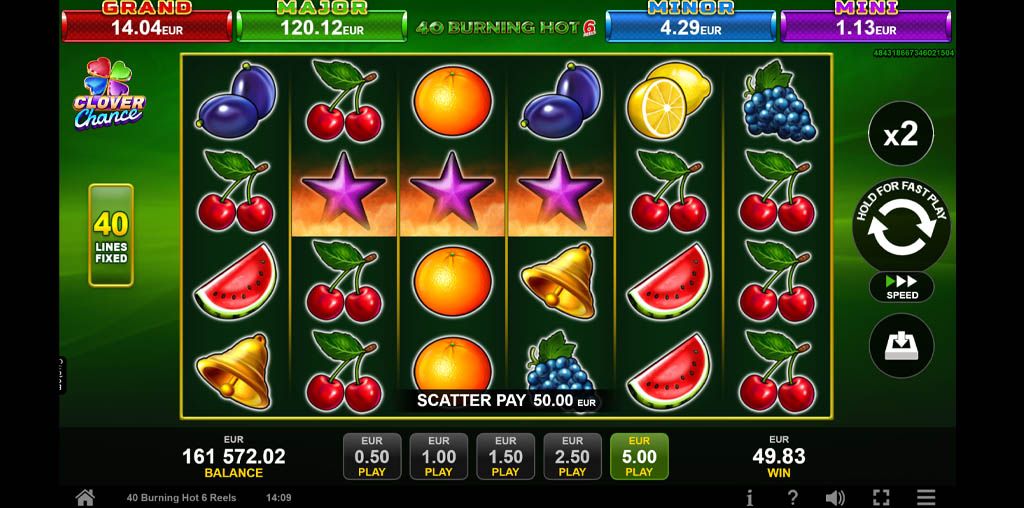Show help with the question mark icon
Viewport: 1024px width, 508px height.
pos(792,497)
